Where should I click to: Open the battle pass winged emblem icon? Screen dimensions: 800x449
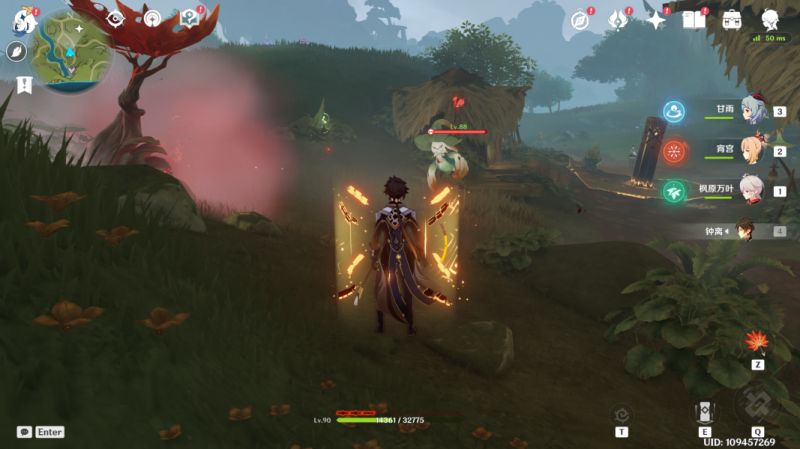[x=618, y=20]
